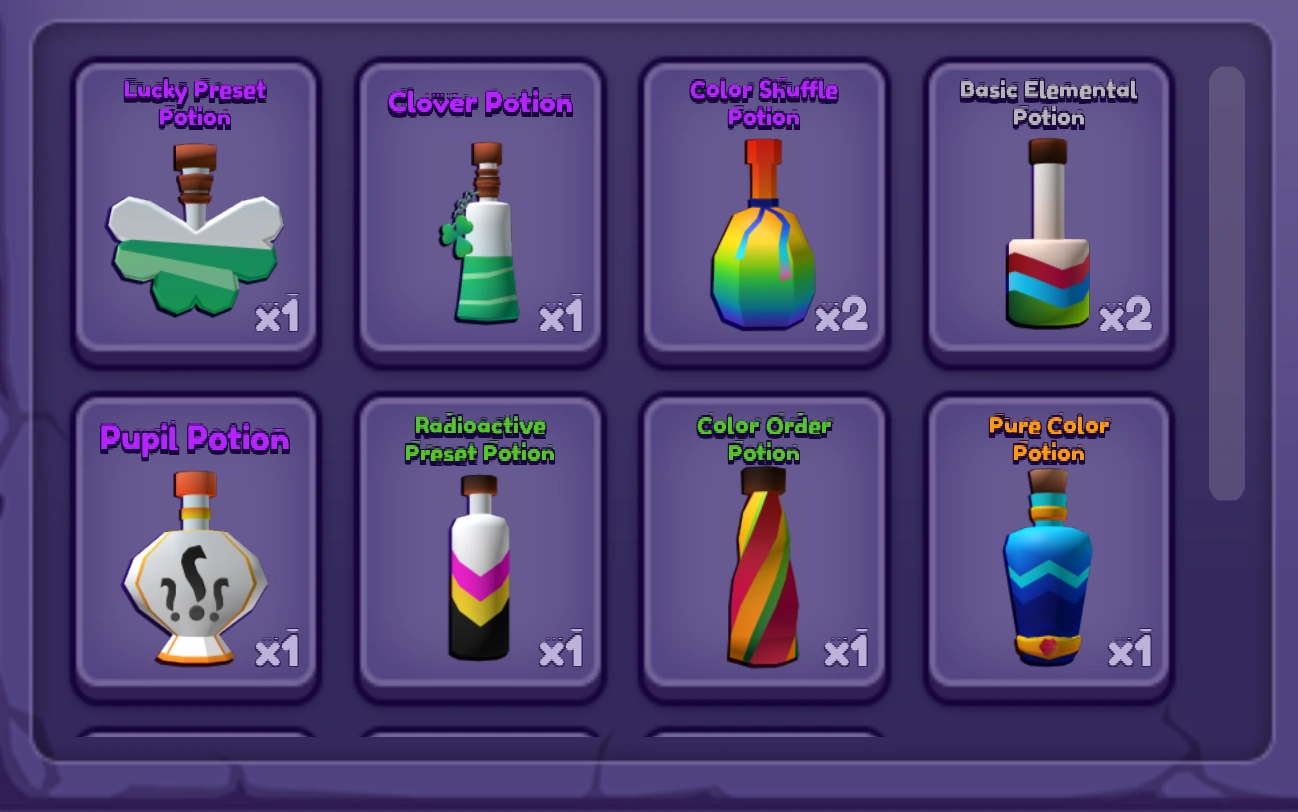Viewport: 1298px width, 812px height.
Task: Click the Pupil Potion name label
Action: point(195,439)
